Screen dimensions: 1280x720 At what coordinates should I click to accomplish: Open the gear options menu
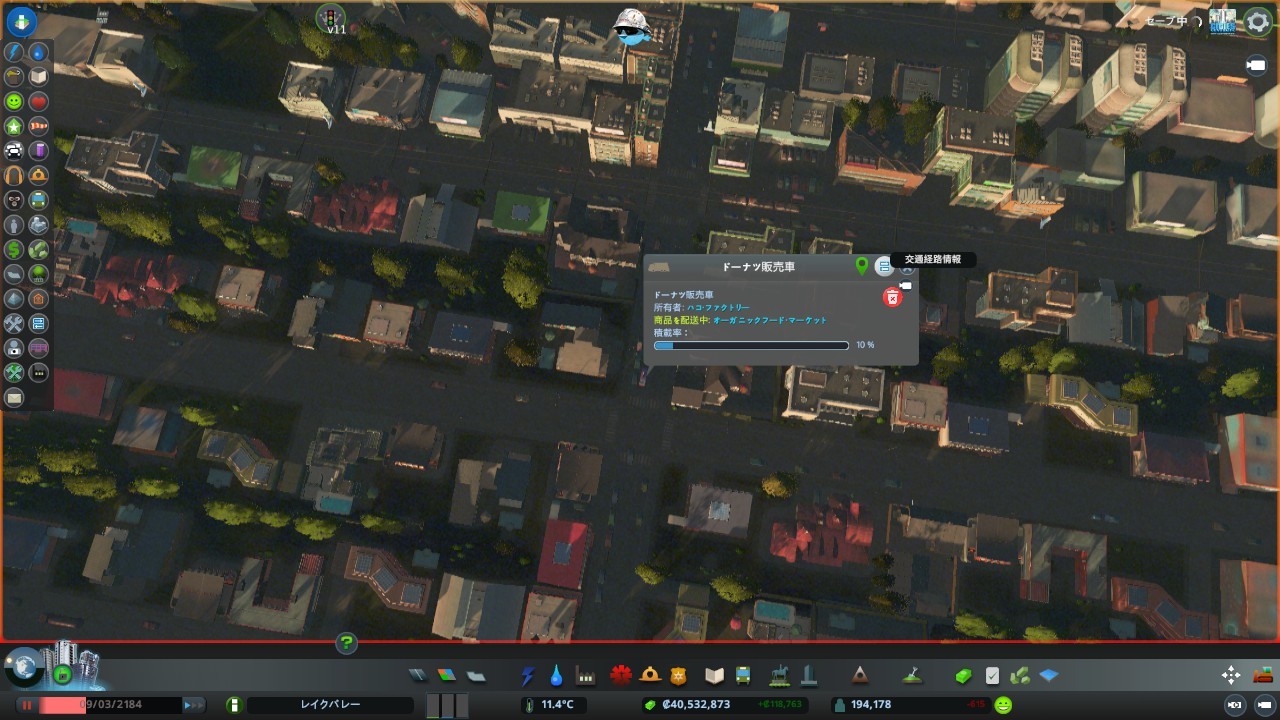click(1257, 22)
